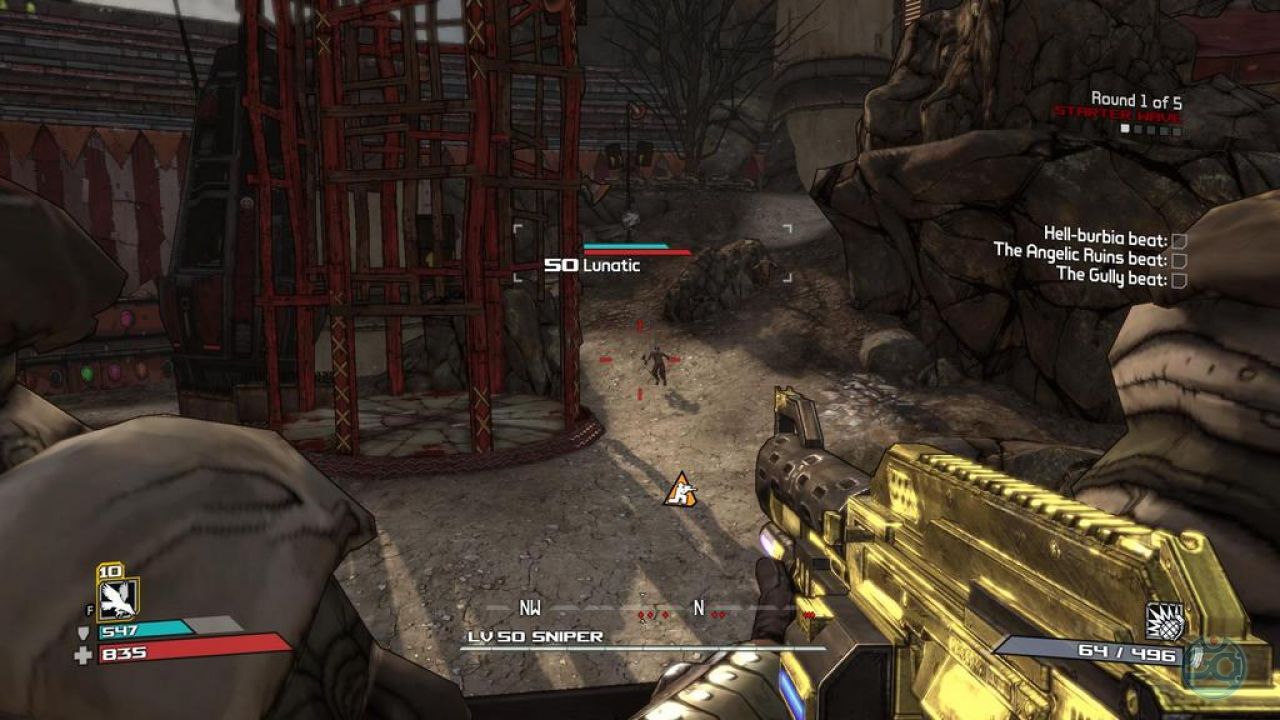Image resolution: width=1280 pixels, height=720 pixels.
Task: Tick the Hell-burbia beat objective checkbox
Action: [1179, 241]
